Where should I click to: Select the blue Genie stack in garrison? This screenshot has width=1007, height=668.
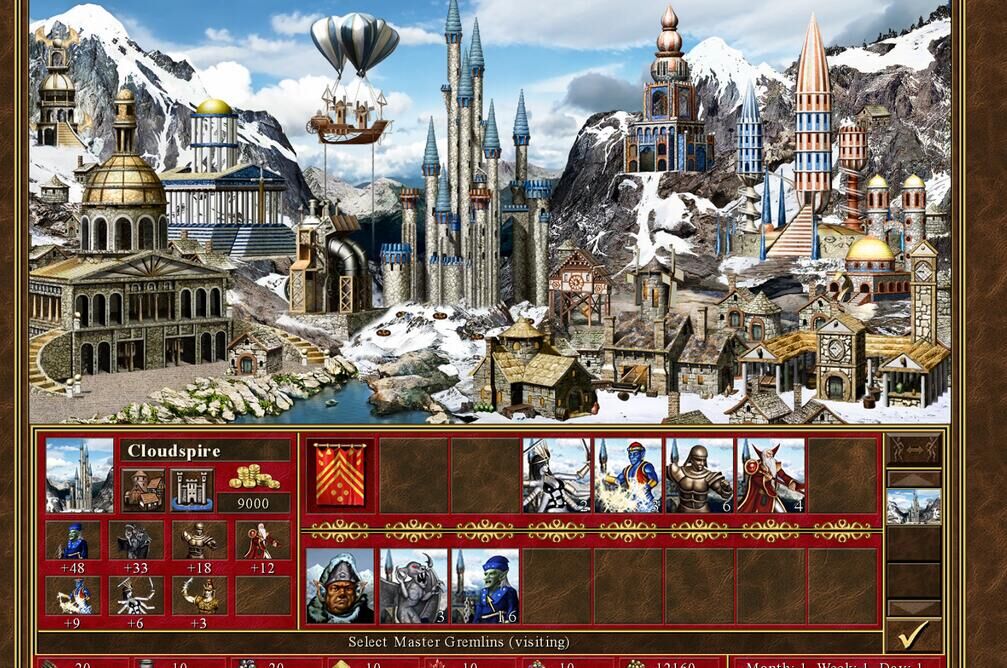point(628,476)
